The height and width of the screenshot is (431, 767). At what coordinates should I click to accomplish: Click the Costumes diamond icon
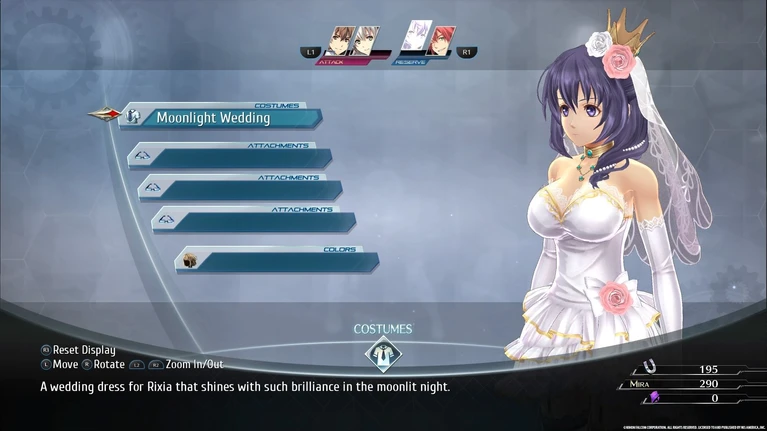coord(382,354)
